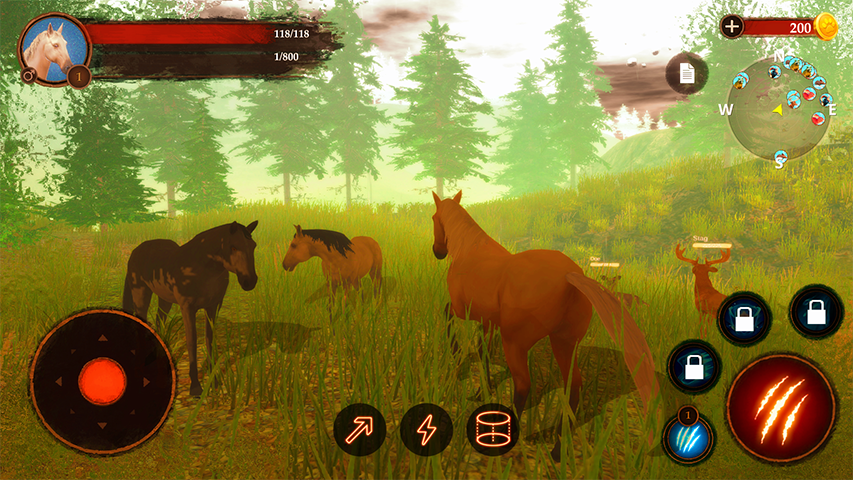853x480 pixels.
Task: Add coins with the plus button
Action: click(732, 27)
